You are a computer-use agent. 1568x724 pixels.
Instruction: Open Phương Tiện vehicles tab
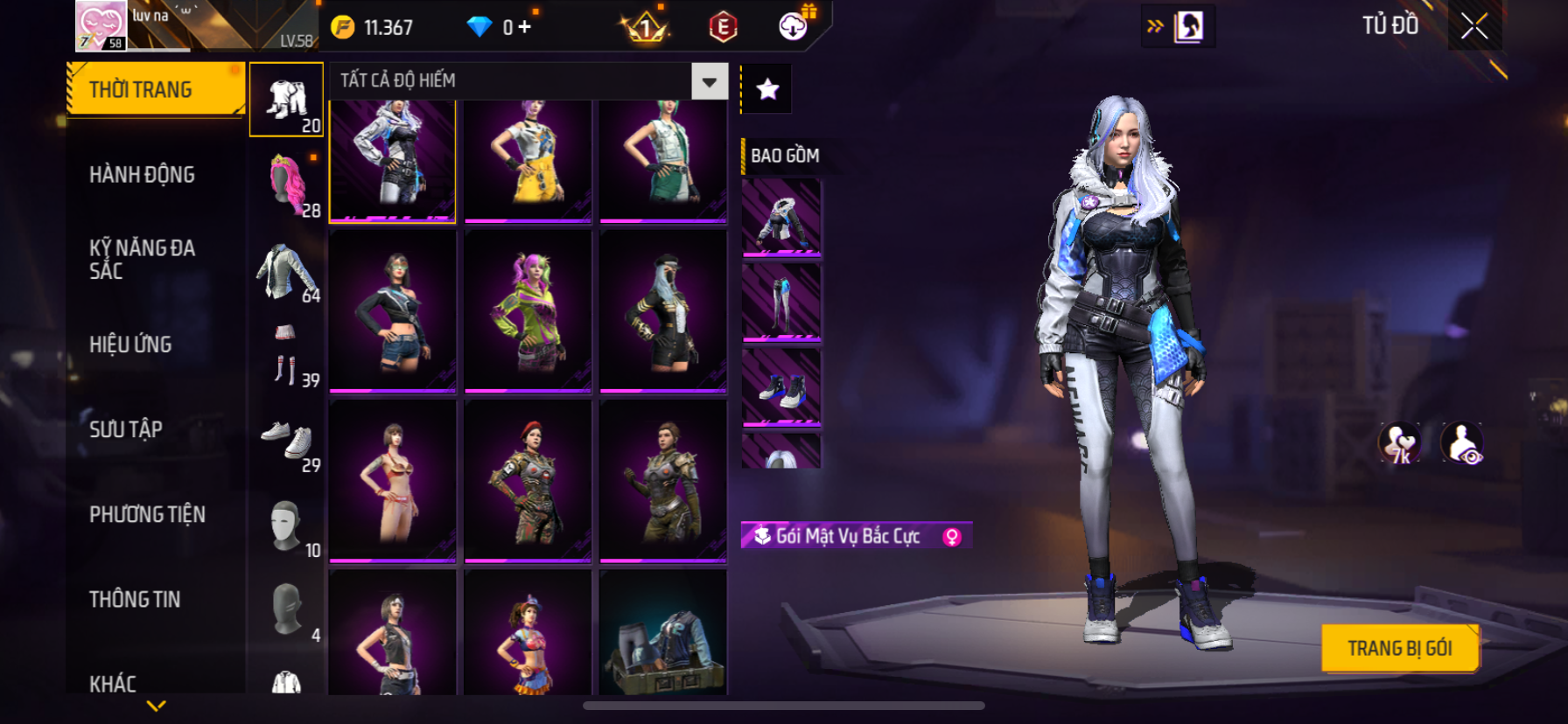pos(147,514)
